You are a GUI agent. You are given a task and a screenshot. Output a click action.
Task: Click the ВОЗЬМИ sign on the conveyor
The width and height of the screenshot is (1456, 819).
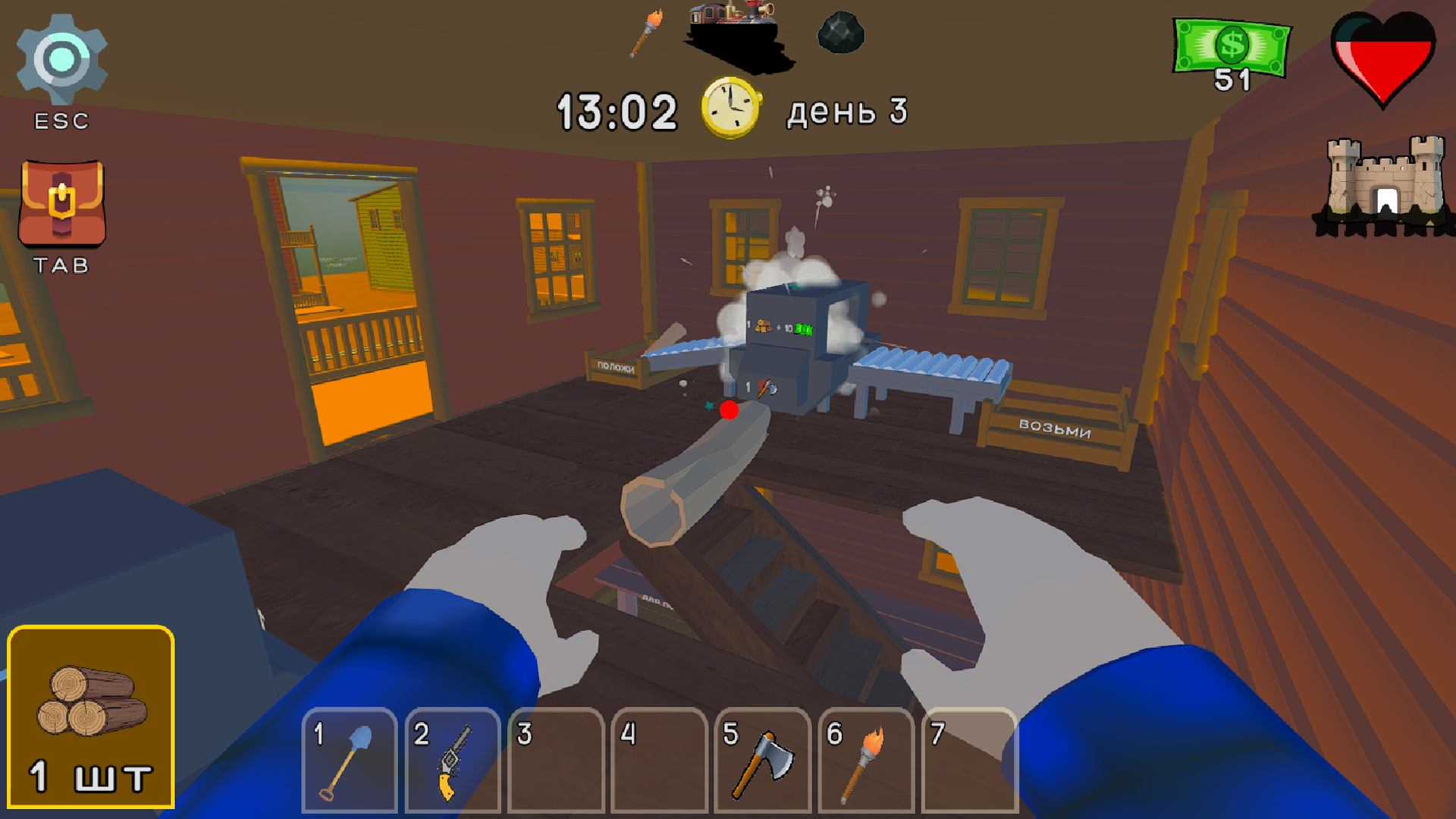(1056, 428)
